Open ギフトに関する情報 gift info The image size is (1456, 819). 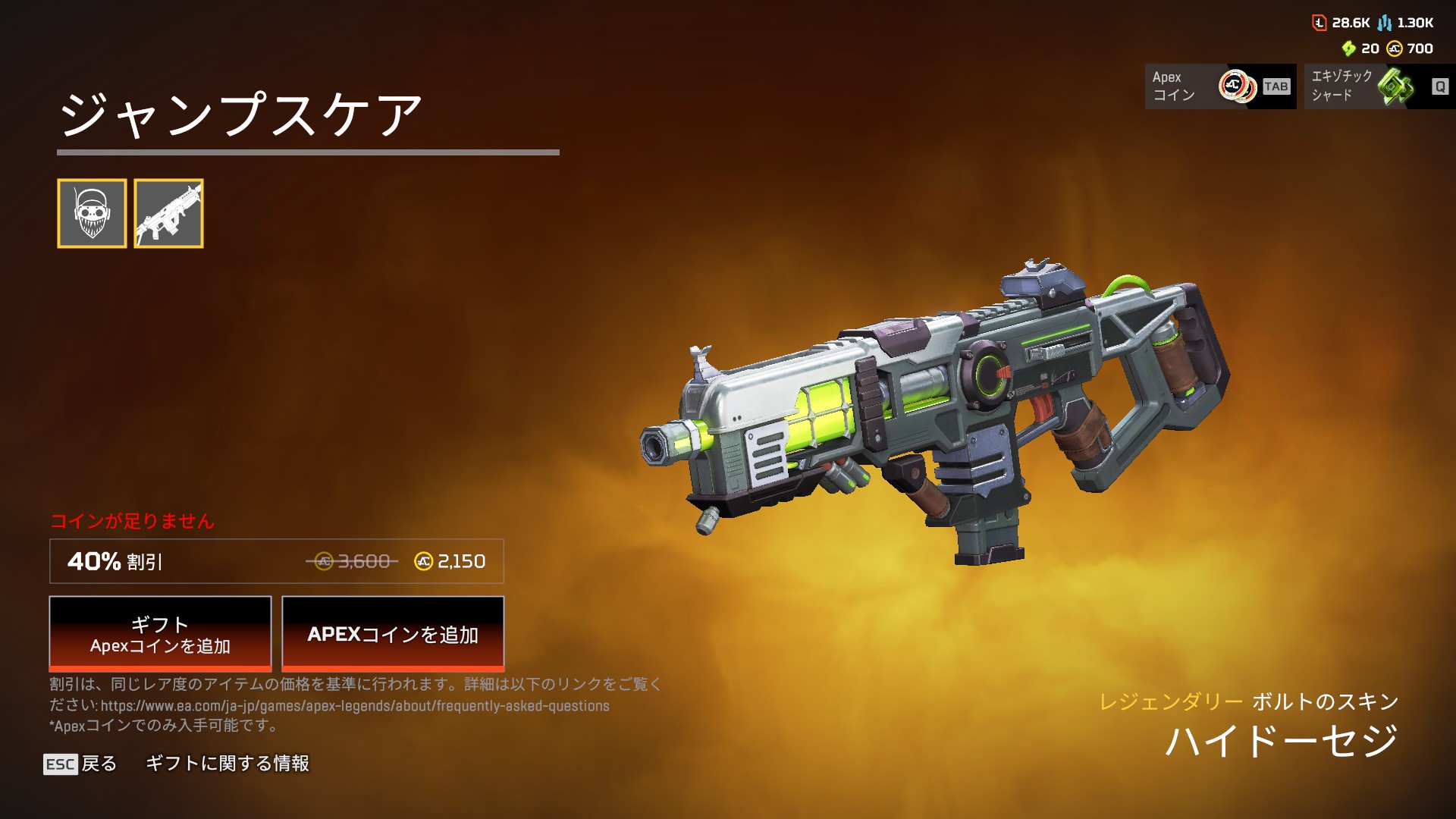[227, 764]
